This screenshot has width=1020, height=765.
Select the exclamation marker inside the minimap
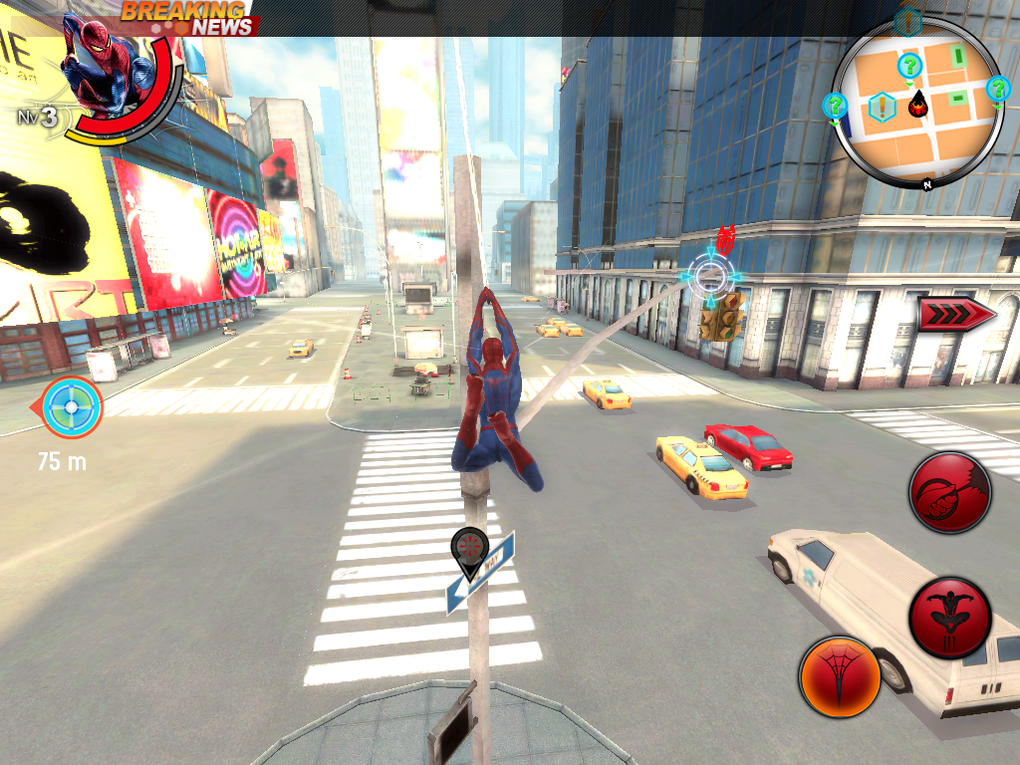882,105
